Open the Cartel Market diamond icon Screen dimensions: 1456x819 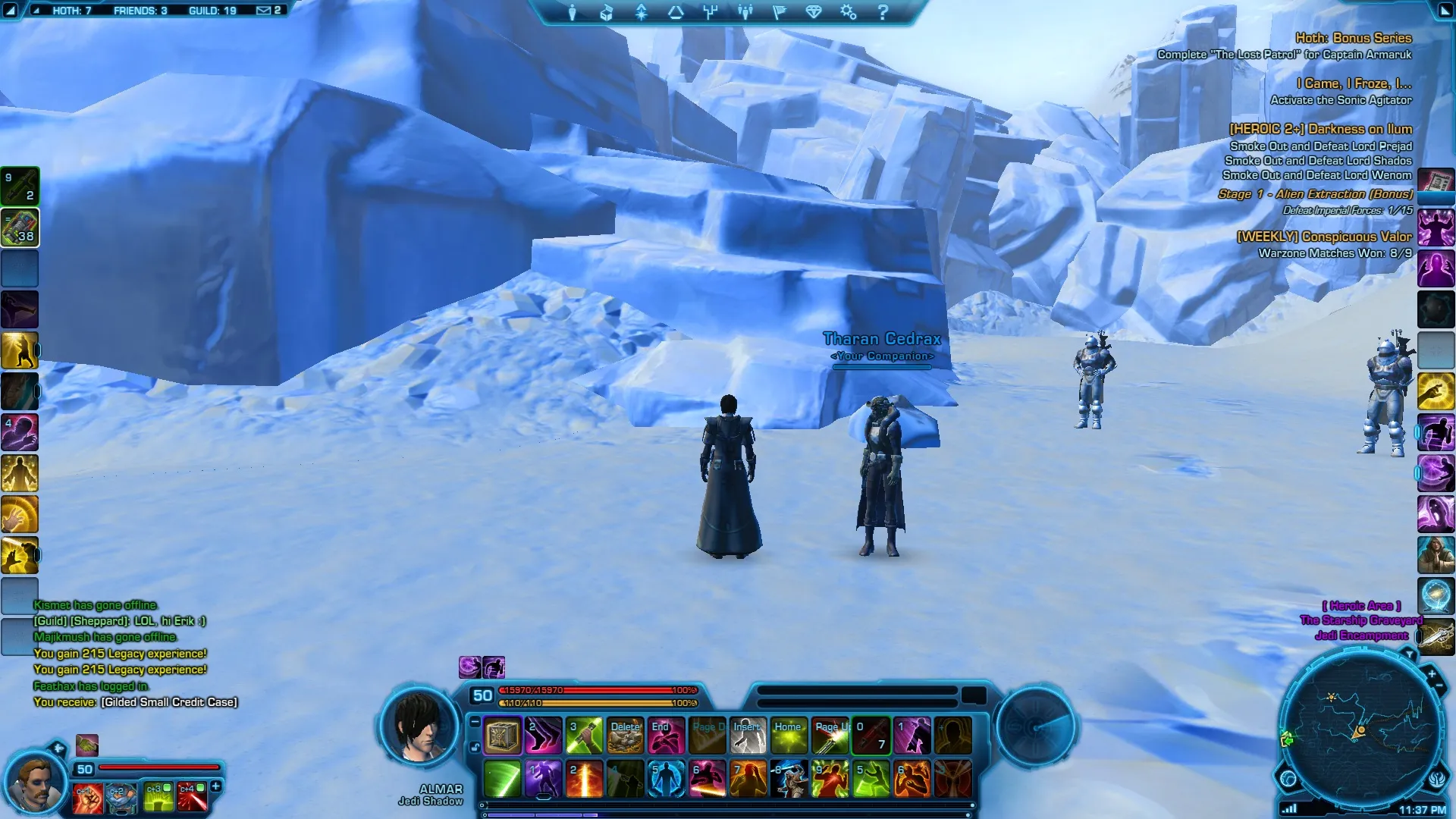814,13
